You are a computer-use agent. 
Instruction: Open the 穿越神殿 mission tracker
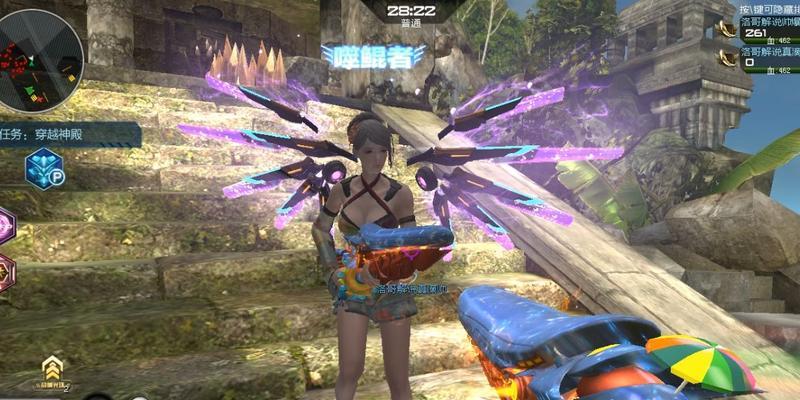coord(68,131)
